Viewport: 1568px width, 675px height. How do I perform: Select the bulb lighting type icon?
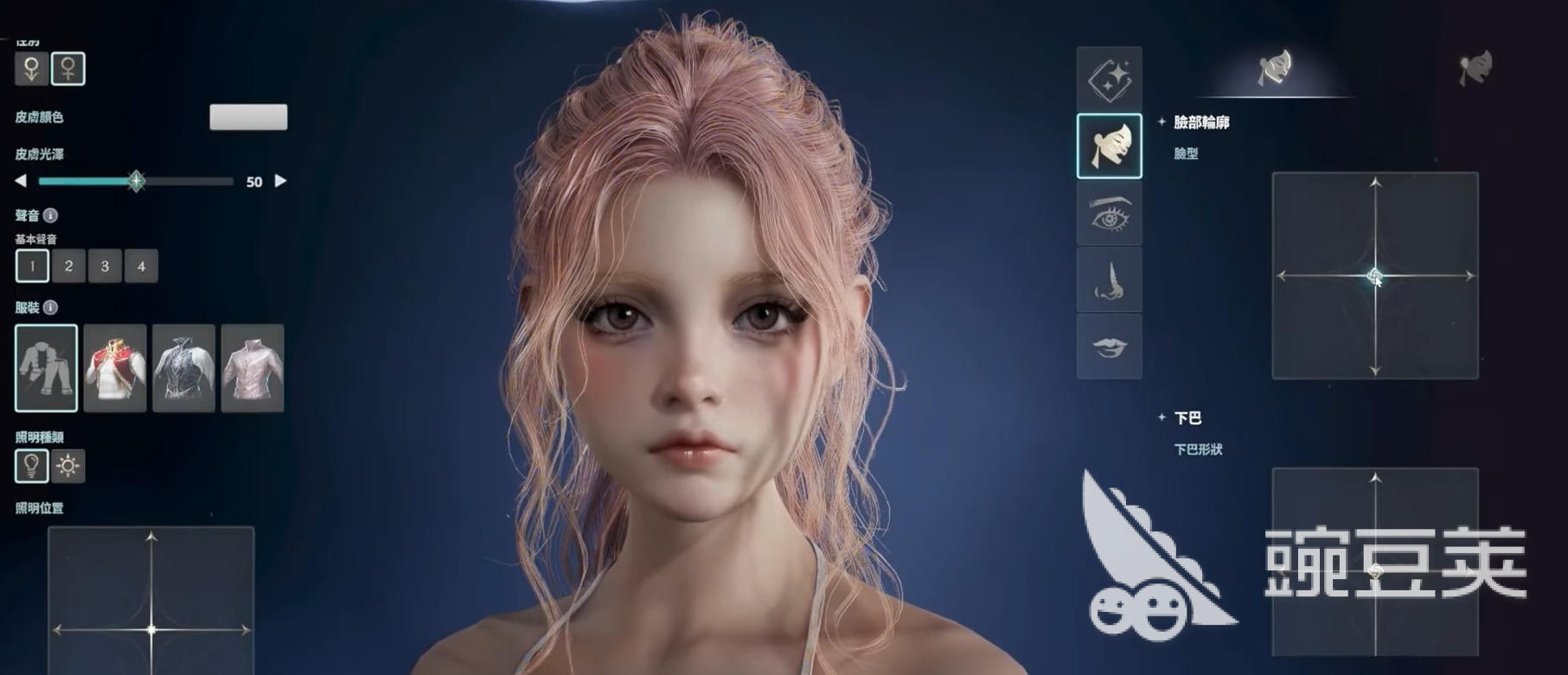[x=31, y=466]
